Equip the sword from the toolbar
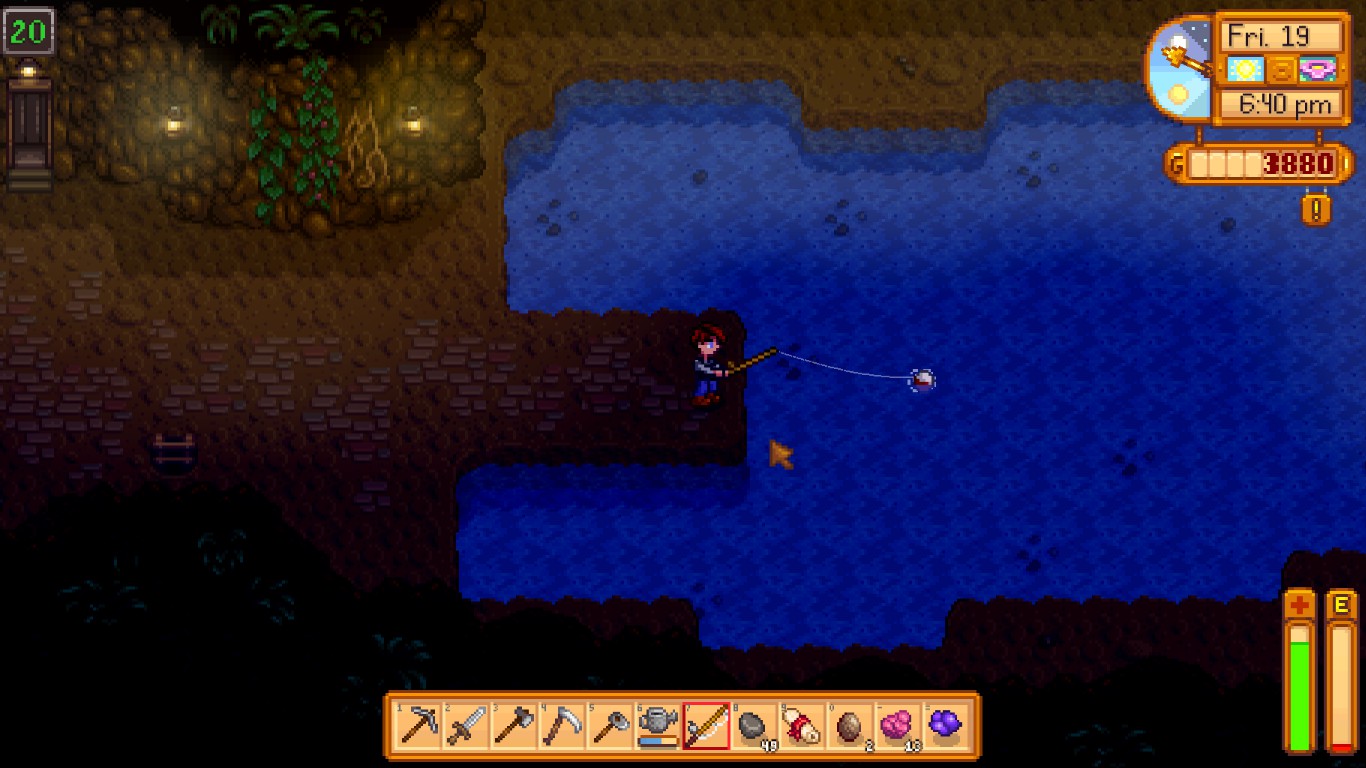Image resolution: width=1366 pixels, height=768 pixels. click(x=466, y=725)
